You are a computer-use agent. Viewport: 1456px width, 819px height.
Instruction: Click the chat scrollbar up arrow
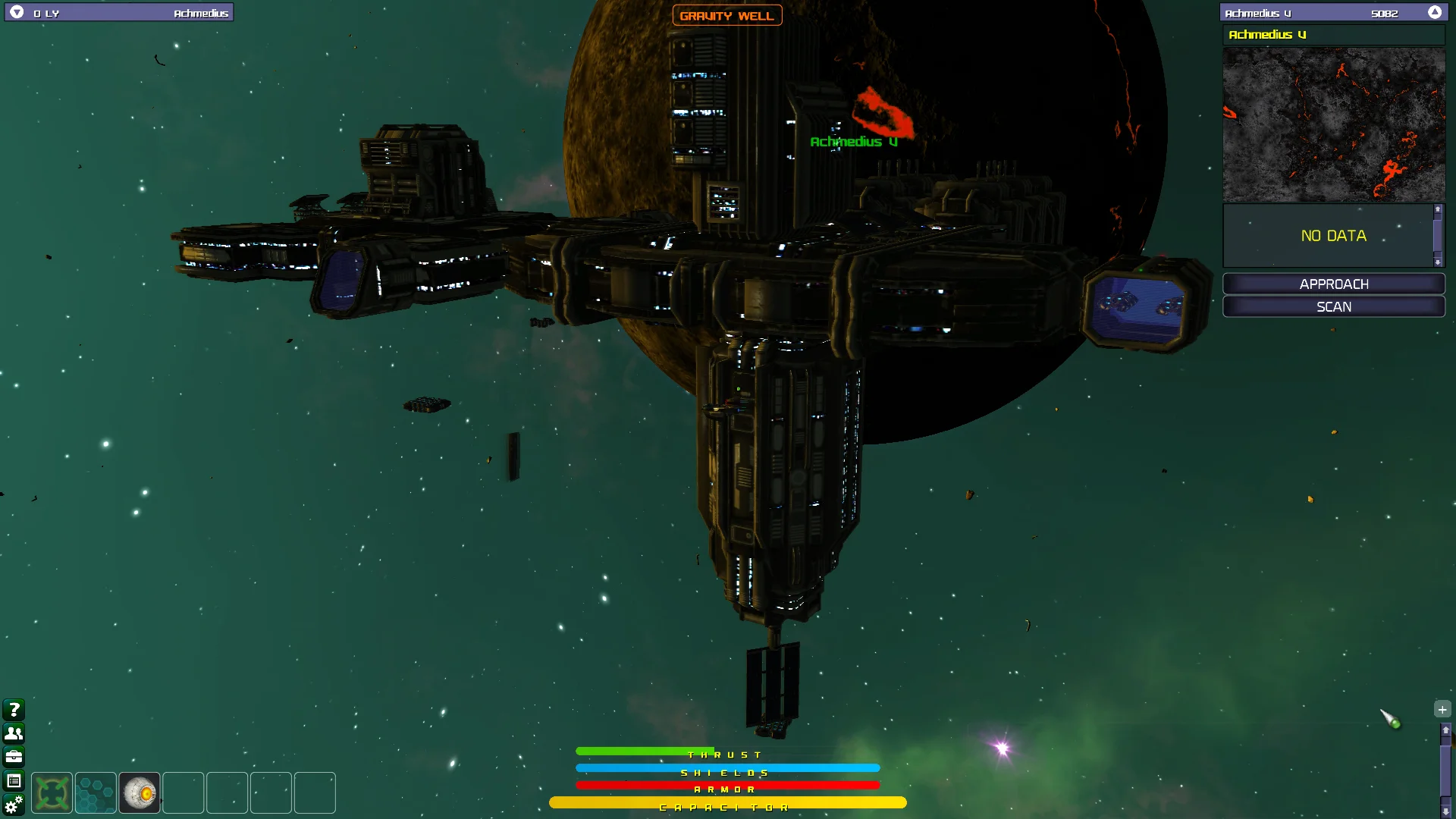(1445, 730)
